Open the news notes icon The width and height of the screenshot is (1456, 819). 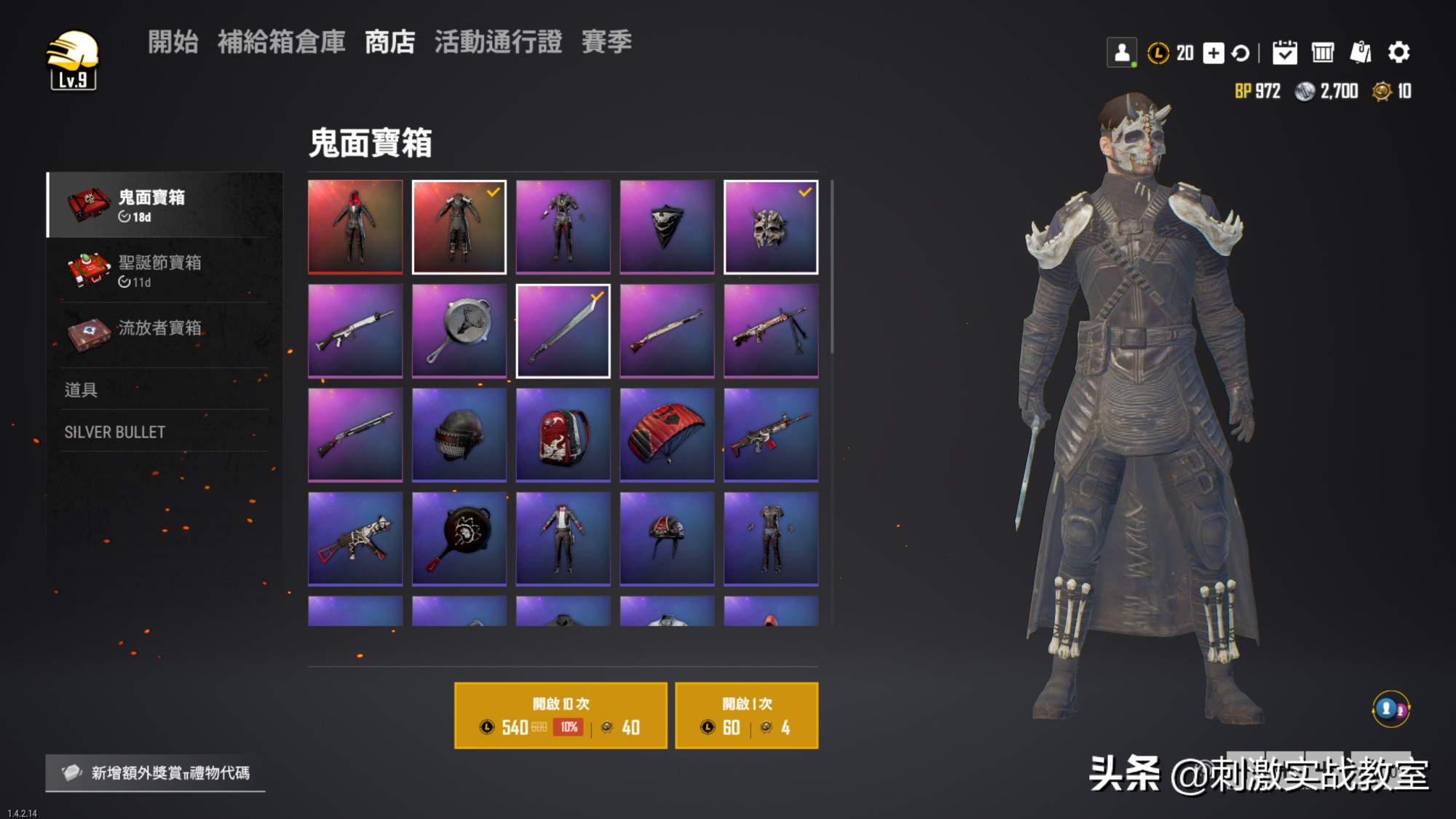point(1361,53)
